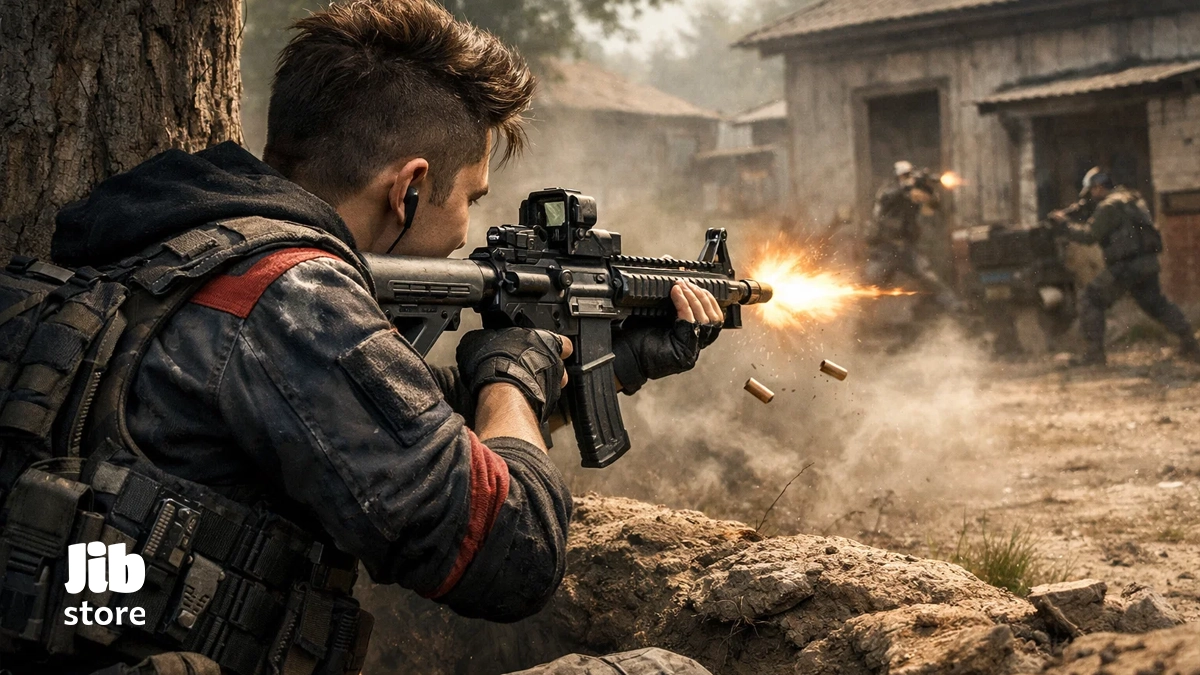Click the Jib store logo
The height and width of the screenshot is (675, 1200).
tap(105, 585)
